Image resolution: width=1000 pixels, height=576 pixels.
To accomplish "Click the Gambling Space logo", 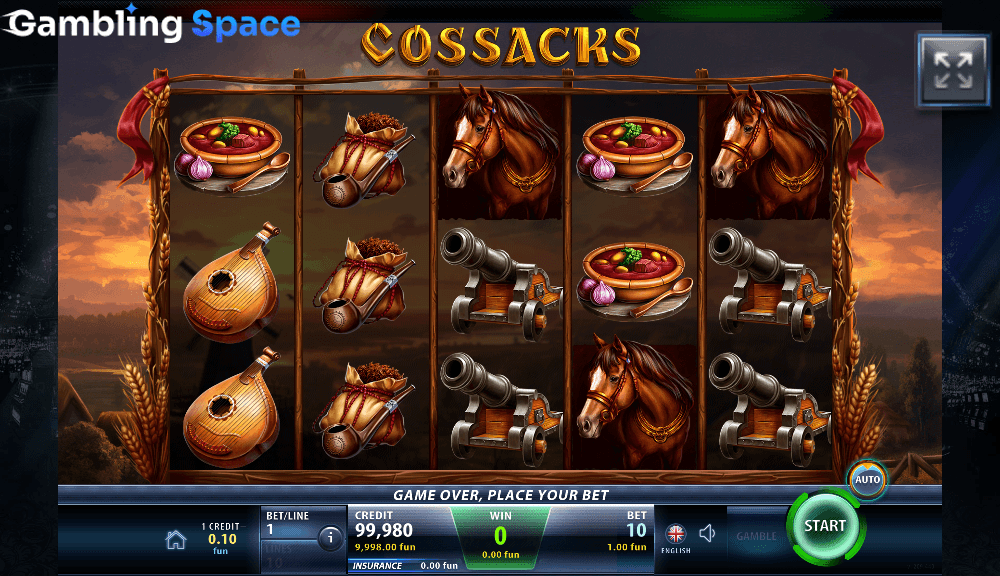I will (150, 24).
